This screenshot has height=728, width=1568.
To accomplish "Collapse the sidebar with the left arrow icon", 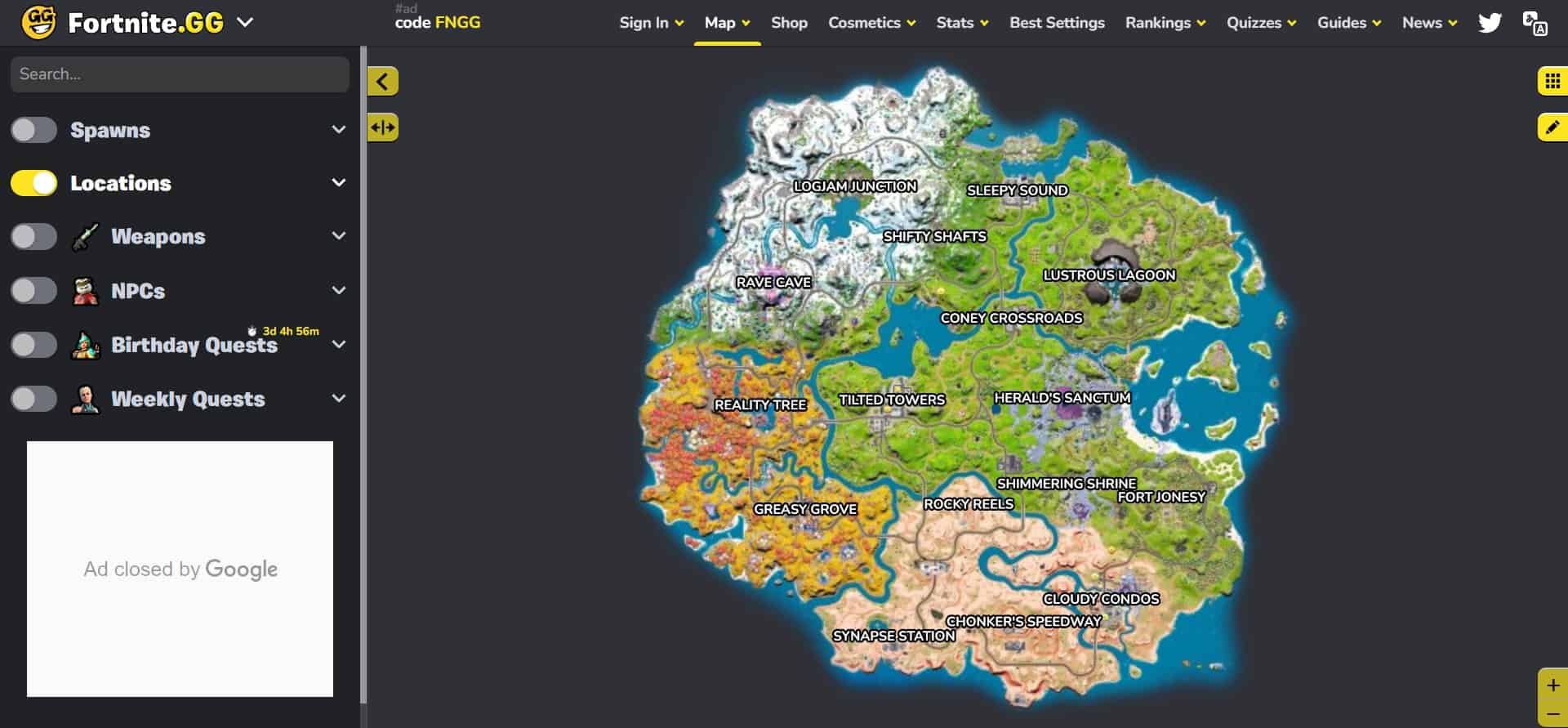I will (381, 81).
